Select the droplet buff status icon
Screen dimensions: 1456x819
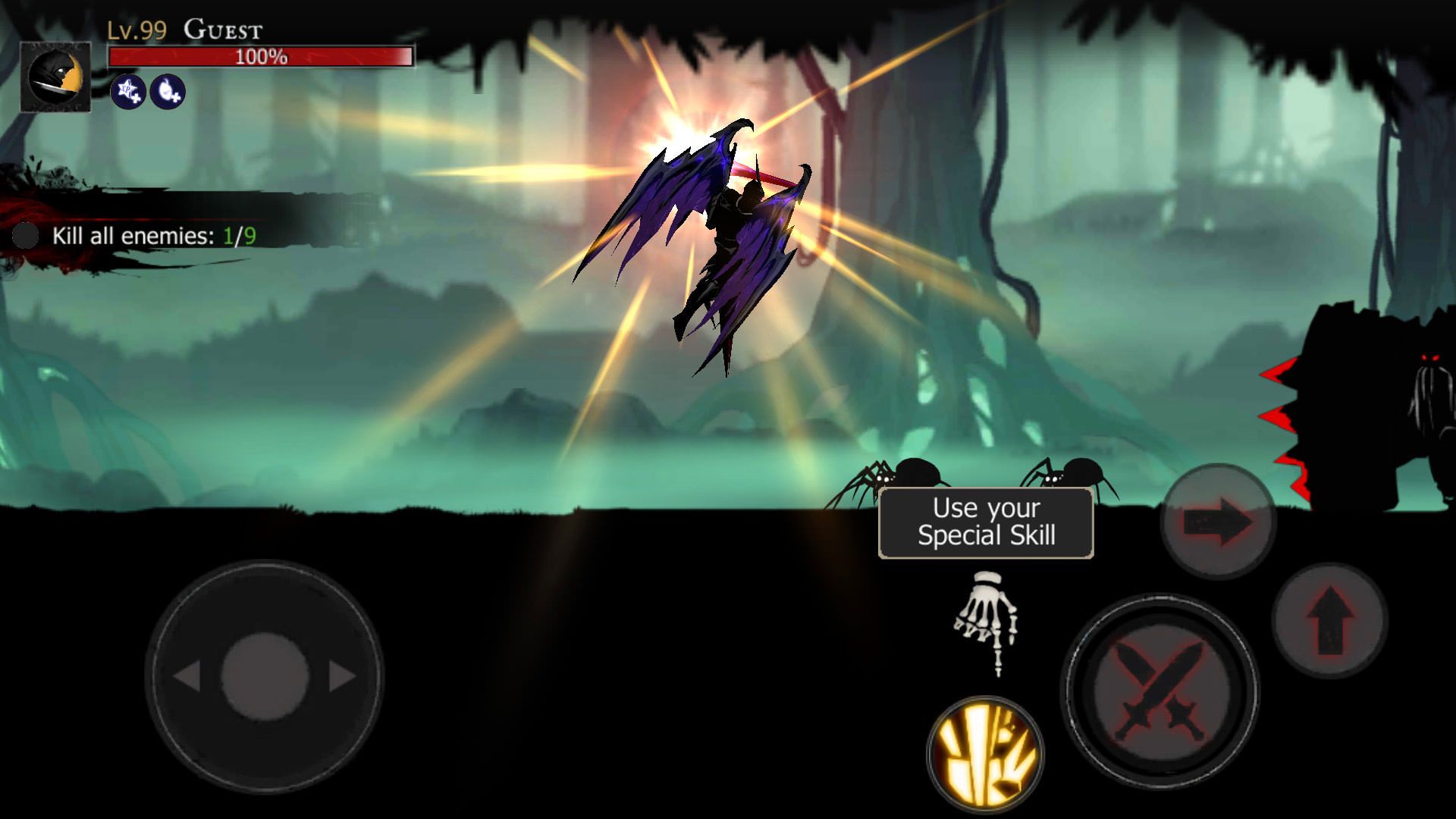coord(167,93)
